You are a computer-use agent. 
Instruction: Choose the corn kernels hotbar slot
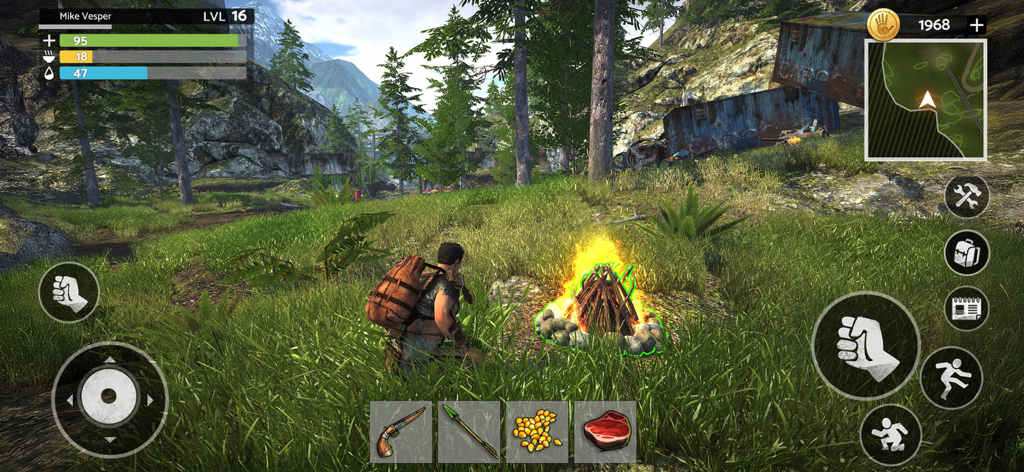(537, 432)
